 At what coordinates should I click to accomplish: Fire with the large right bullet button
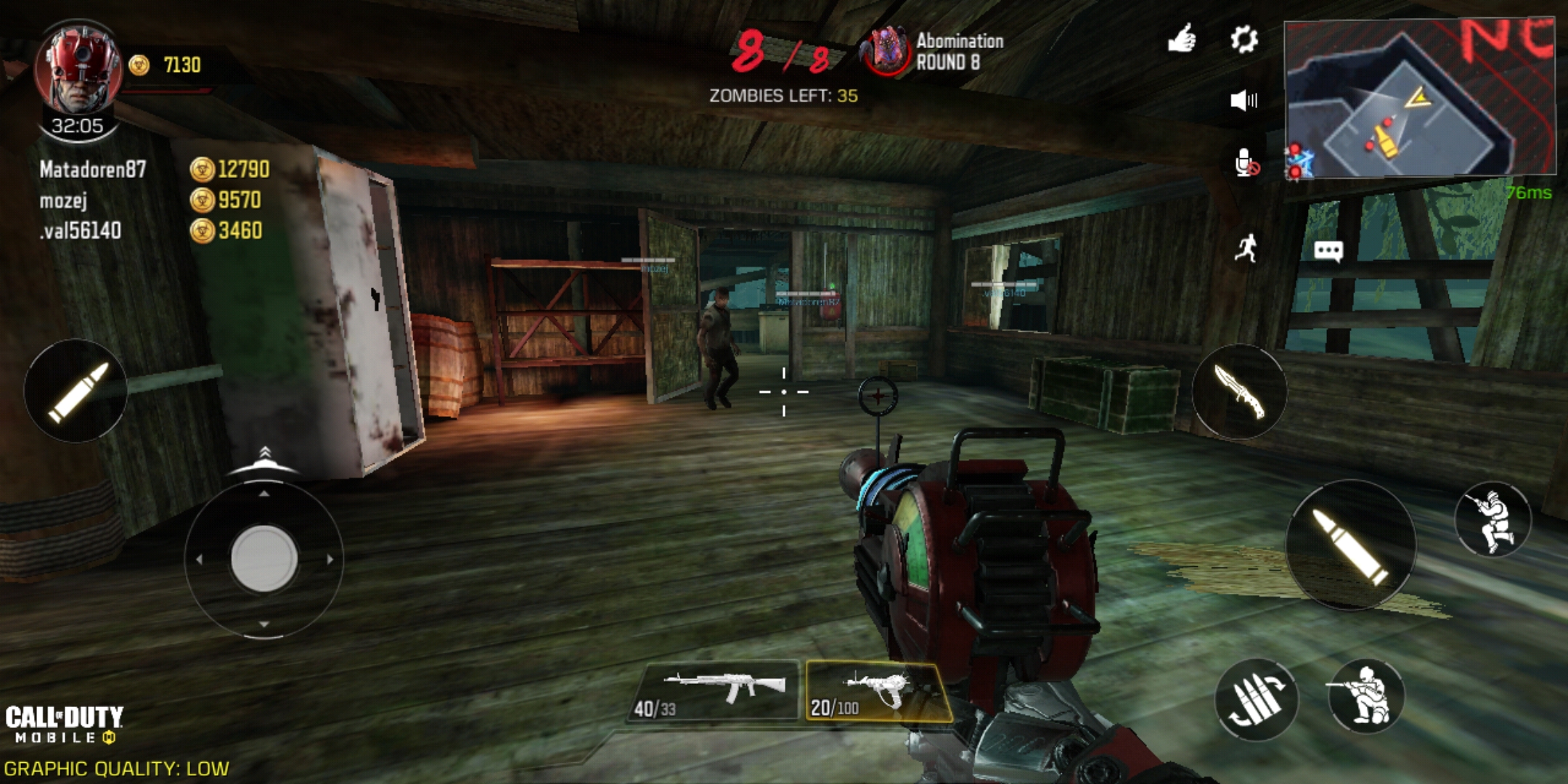(1350, 545)
